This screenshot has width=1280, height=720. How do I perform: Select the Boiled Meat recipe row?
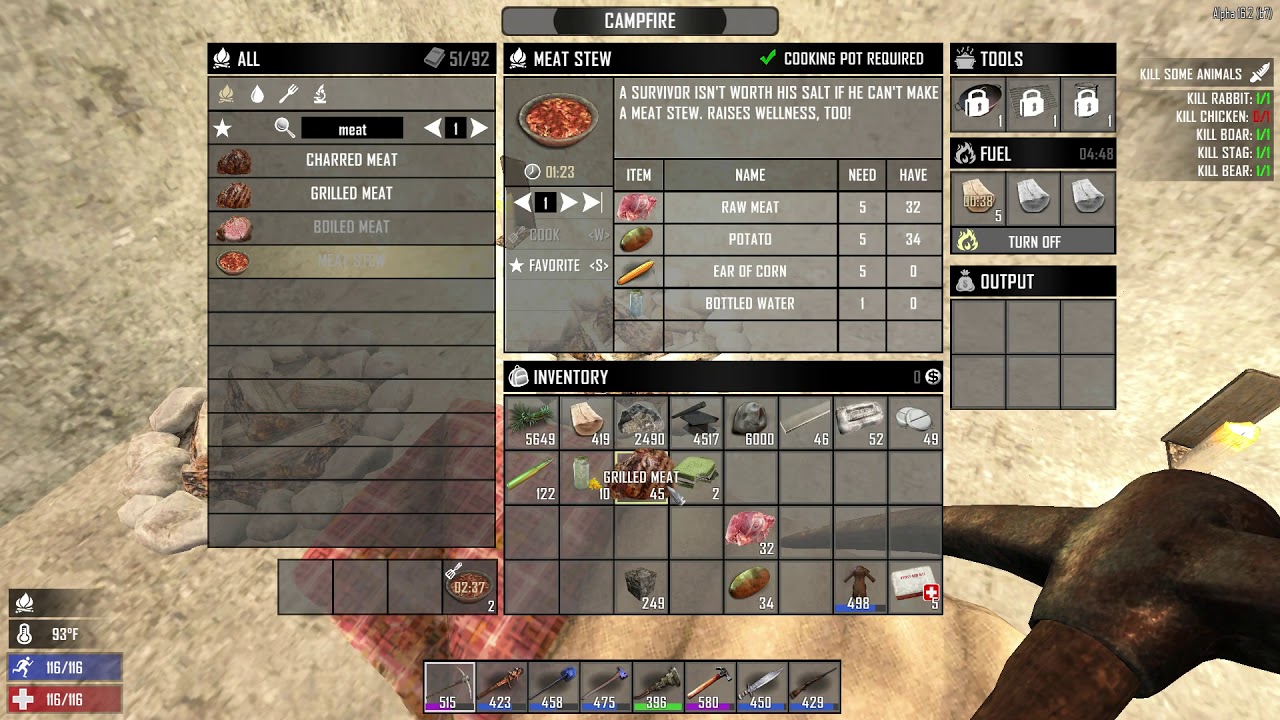click(351, 227)
